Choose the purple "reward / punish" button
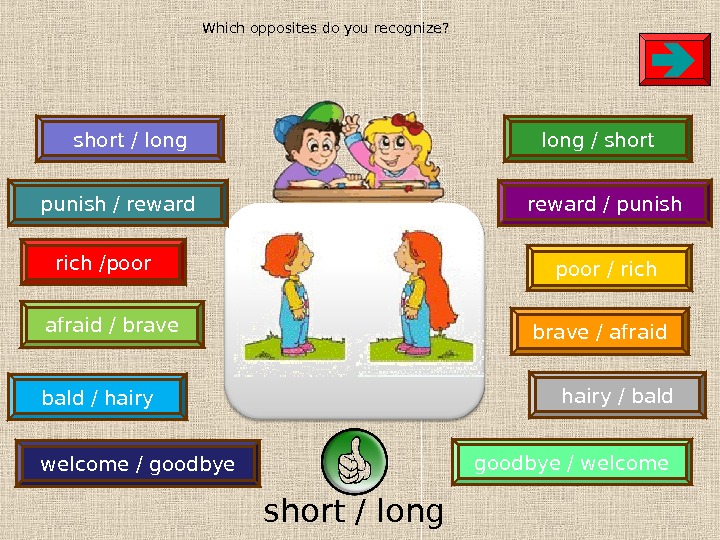The width and height of the screenshot is (720, 540). coord(604,204)
